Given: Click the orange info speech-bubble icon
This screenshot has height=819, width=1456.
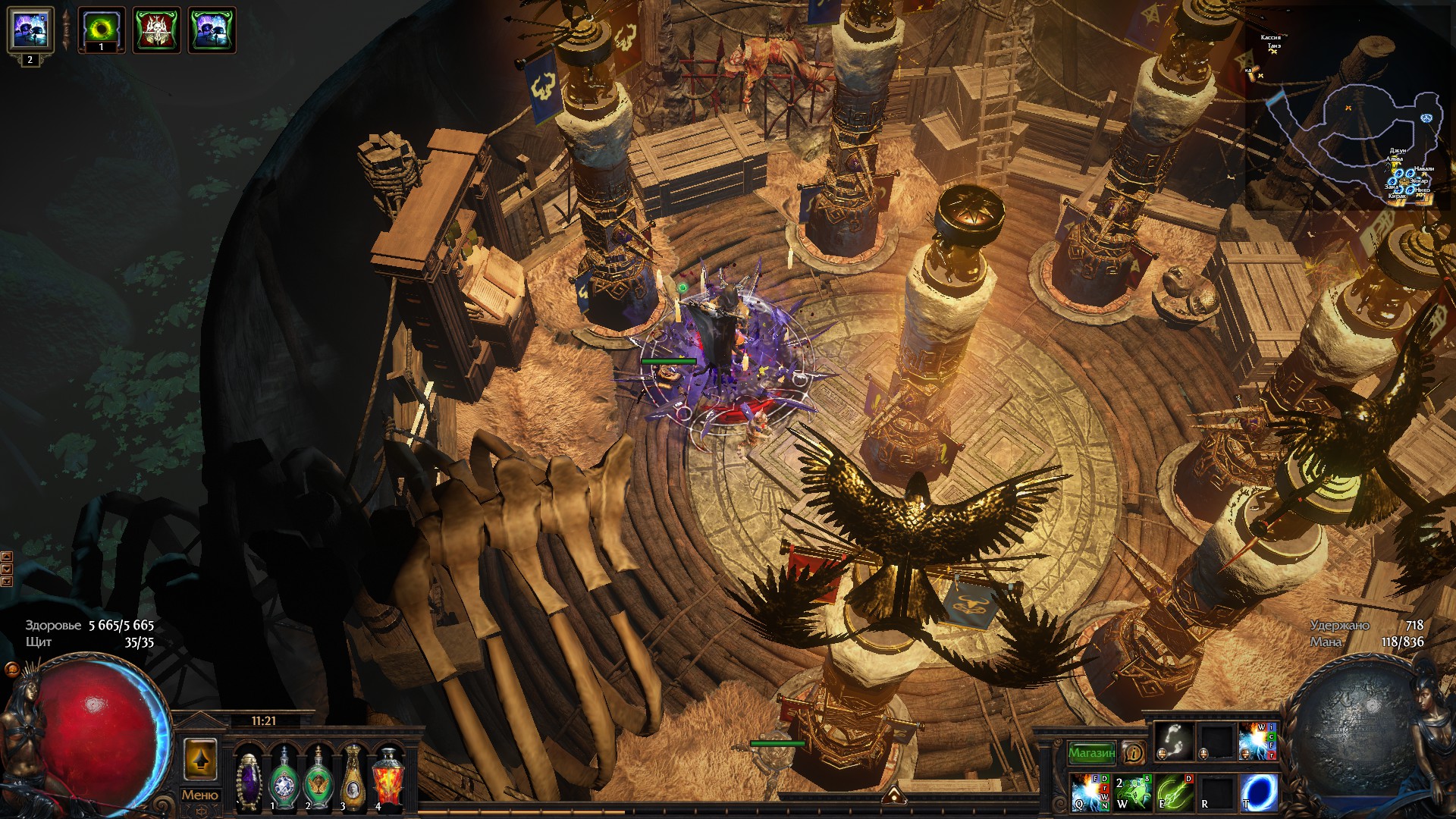Looking at the screenshot, I should [x=1133, y=753].
